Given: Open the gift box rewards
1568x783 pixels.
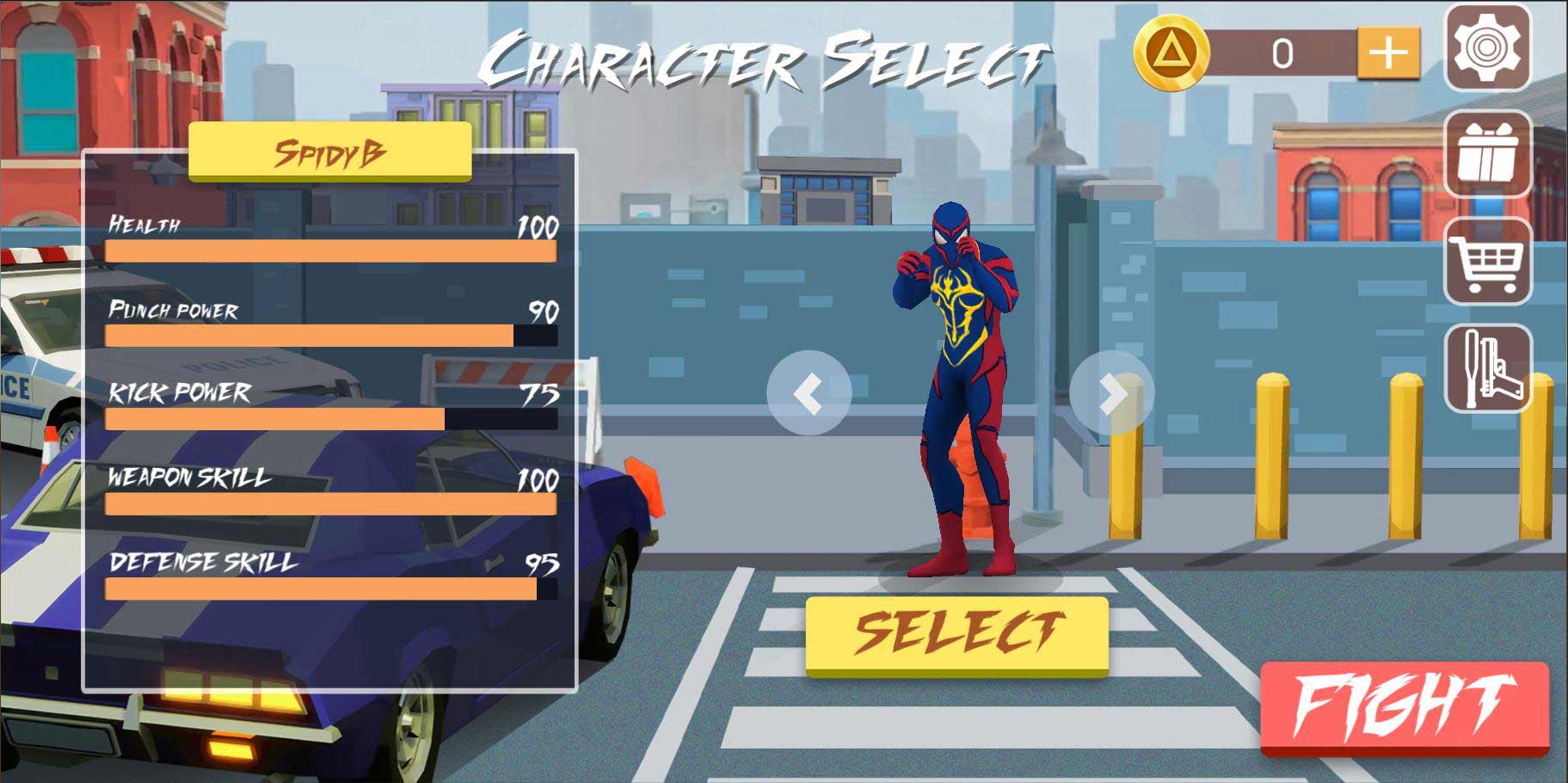Looking at the screenshot, I should [1487, 155].
